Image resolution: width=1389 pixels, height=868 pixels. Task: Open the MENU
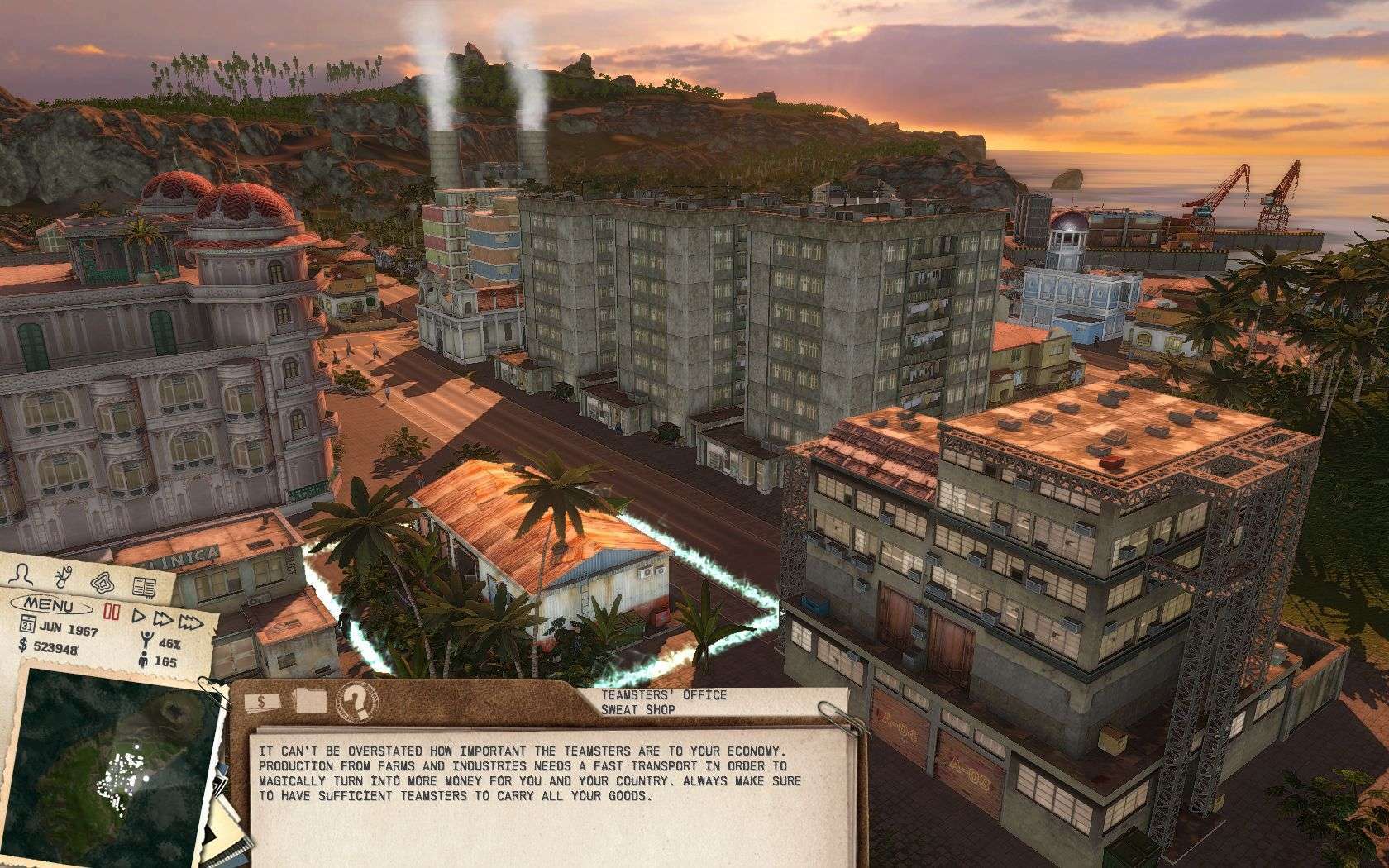pyautogui.click(x=49, y=604)
